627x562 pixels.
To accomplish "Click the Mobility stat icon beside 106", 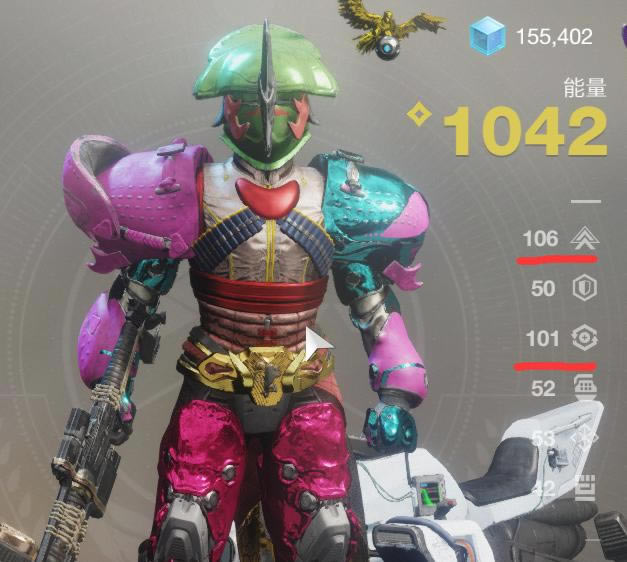I will pos(581,239).
